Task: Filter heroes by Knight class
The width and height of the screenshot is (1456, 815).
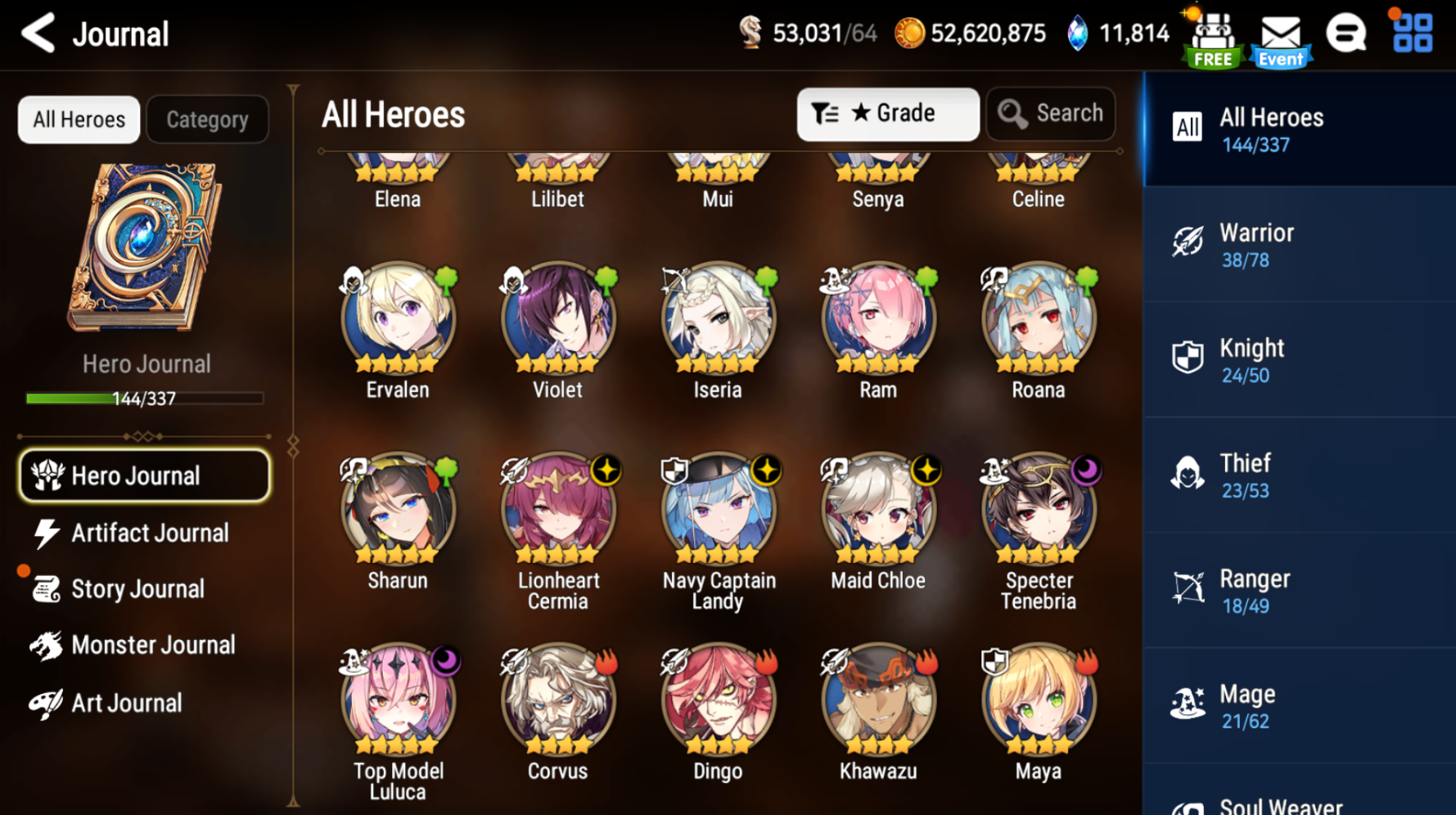Action: pos(1298,360)
